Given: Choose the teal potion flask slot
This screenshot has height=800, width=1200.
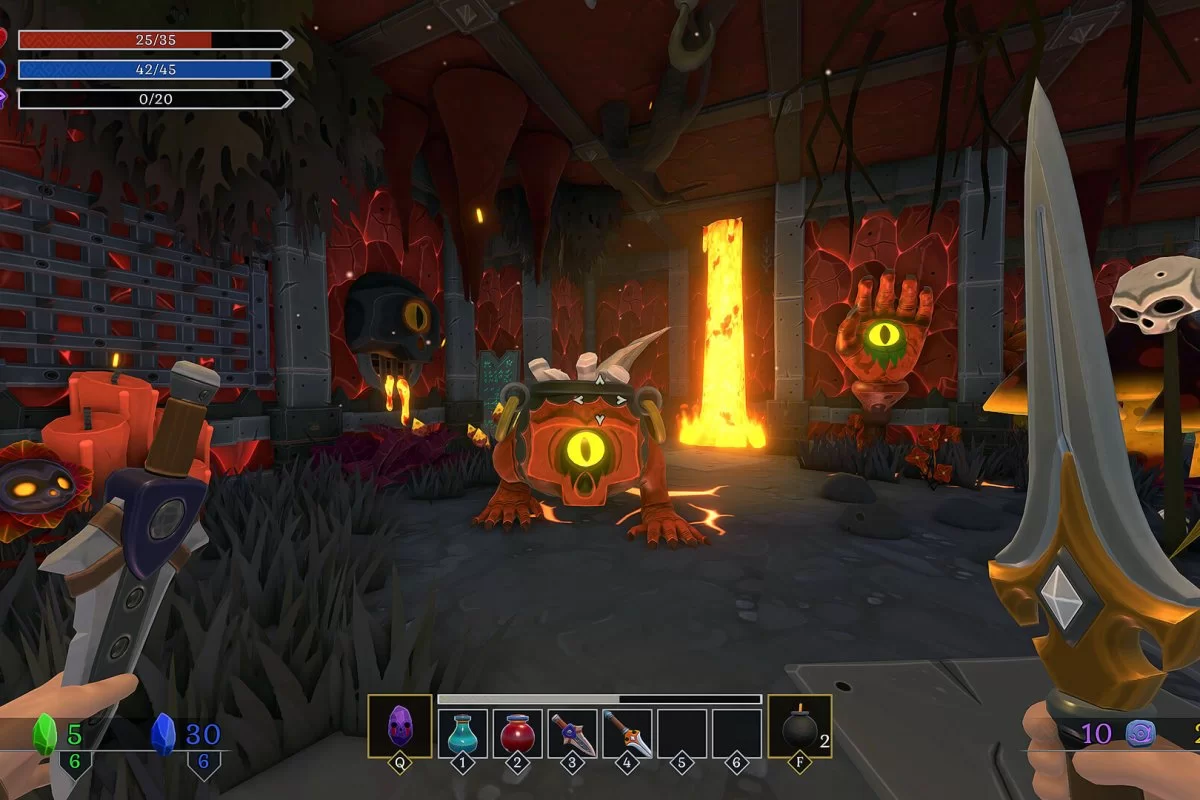Looking at the screenshot, I should pos(463,733).
